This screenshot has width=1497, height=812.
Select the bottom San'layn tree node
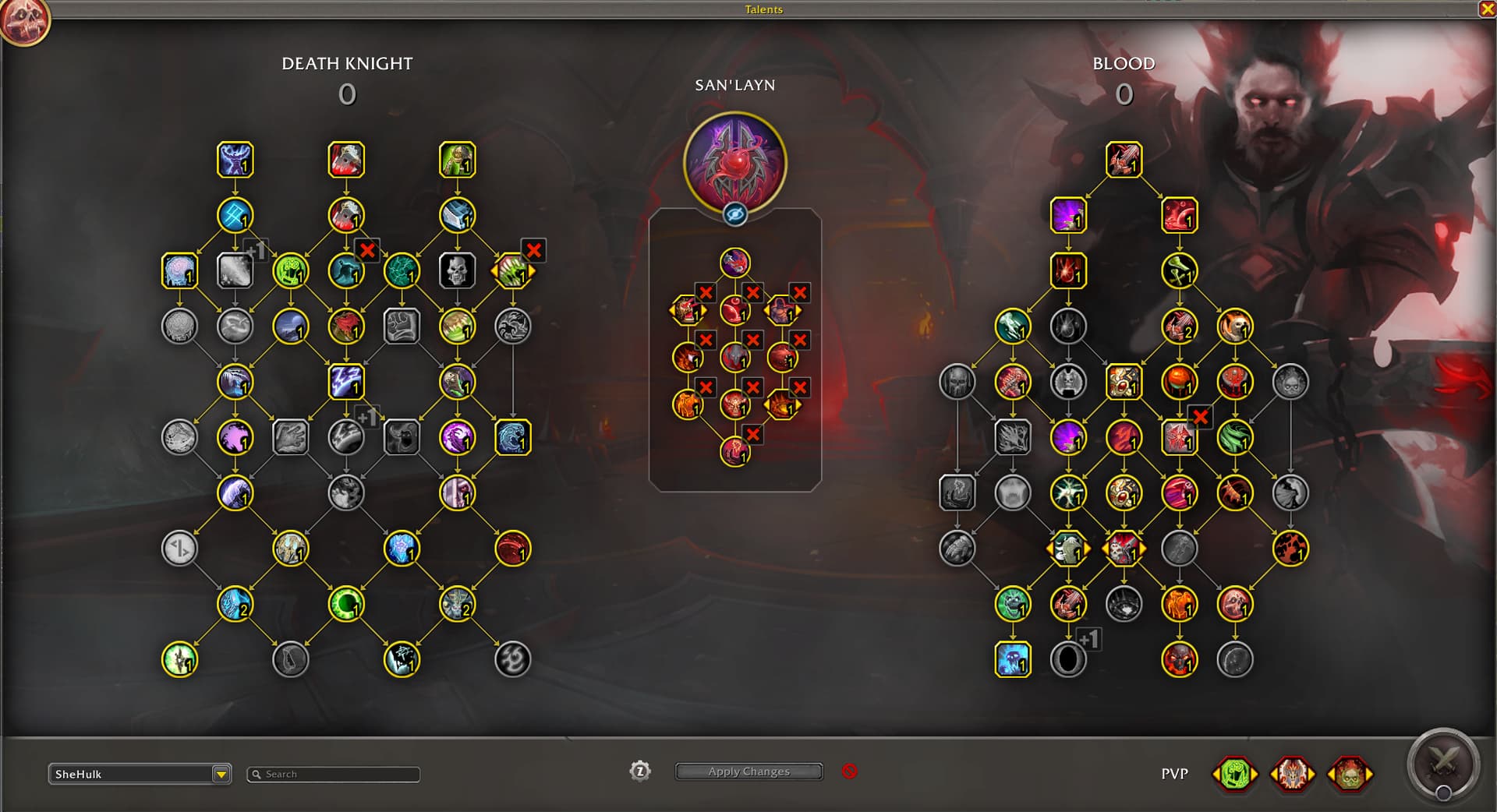(x=734, y=451)
